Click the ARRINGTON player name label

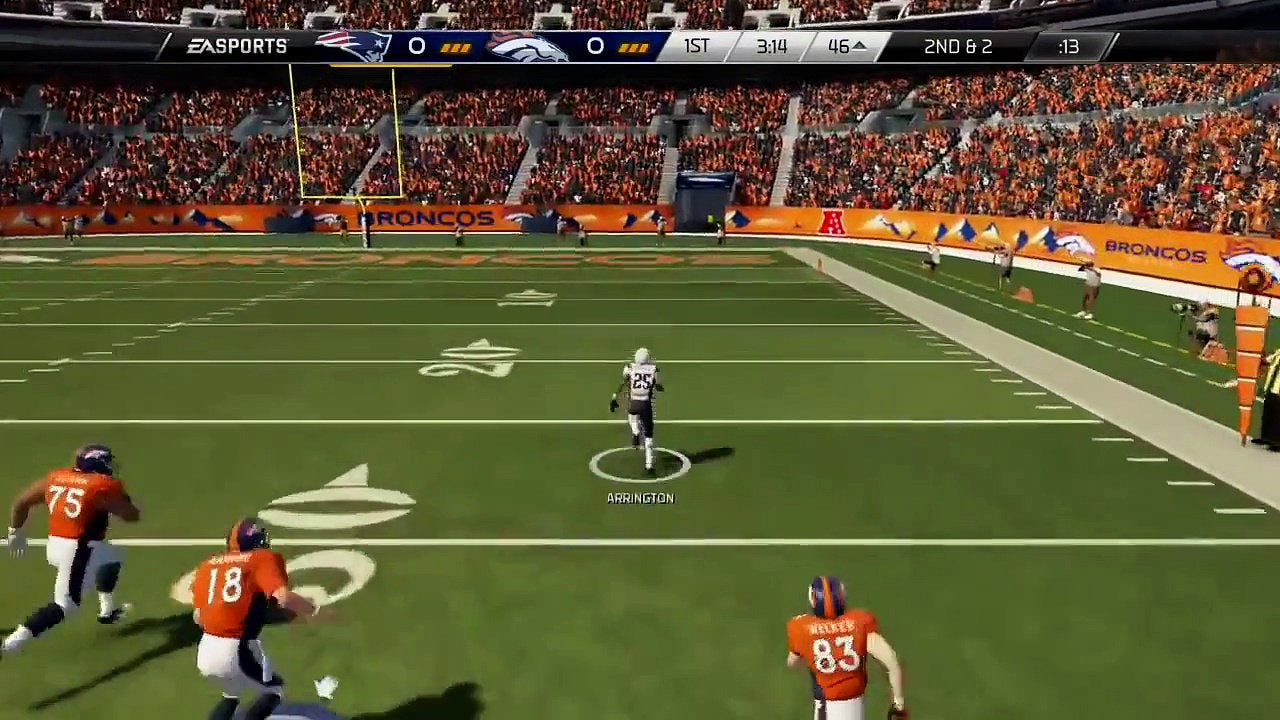(x=640, y=497)
